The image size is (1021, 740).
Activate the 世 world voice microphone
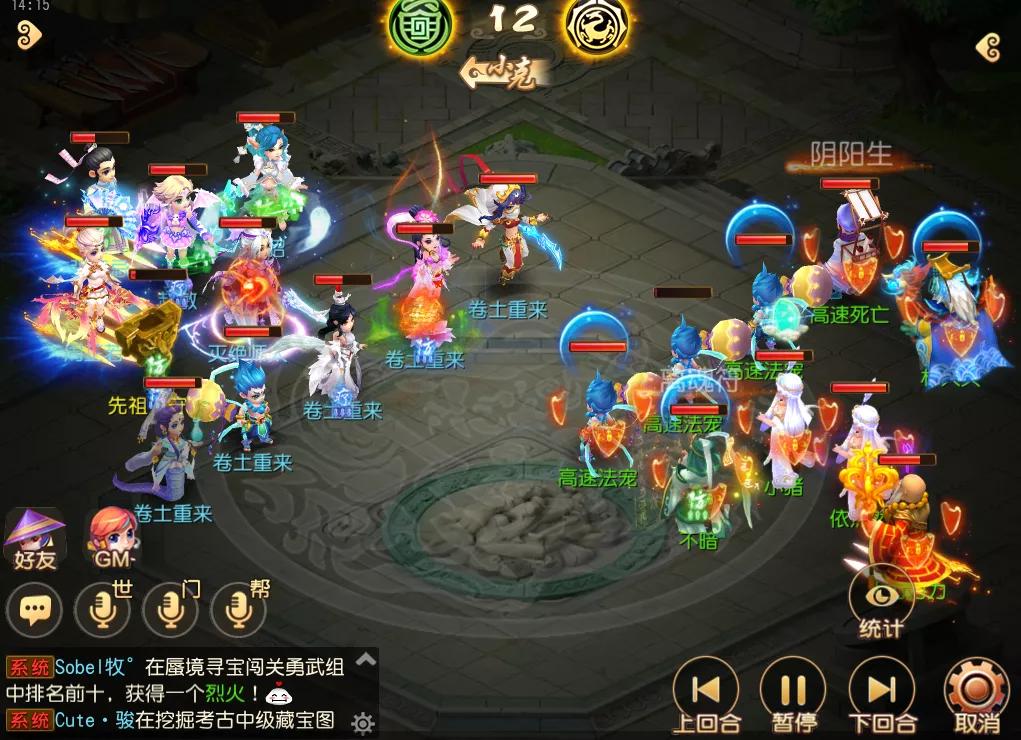tap(102, 609)
